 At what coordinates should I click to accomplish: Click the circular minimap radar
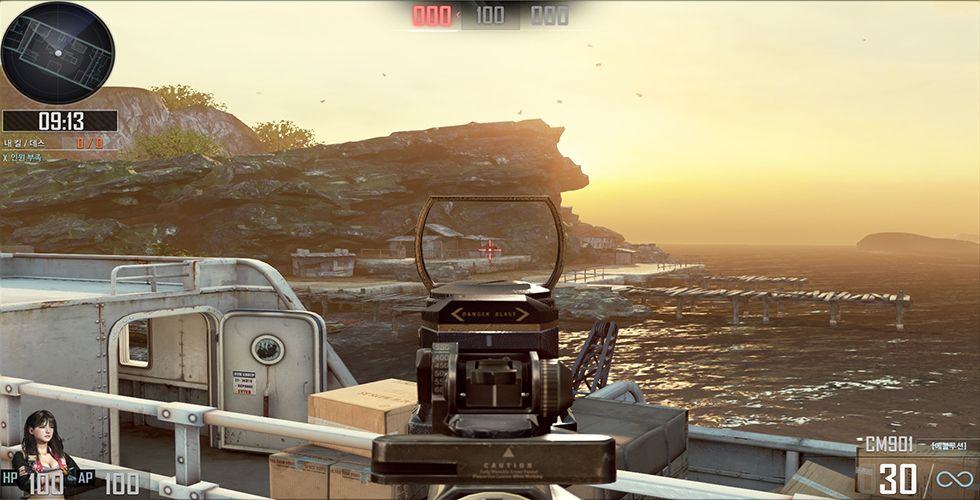(57, 48)
